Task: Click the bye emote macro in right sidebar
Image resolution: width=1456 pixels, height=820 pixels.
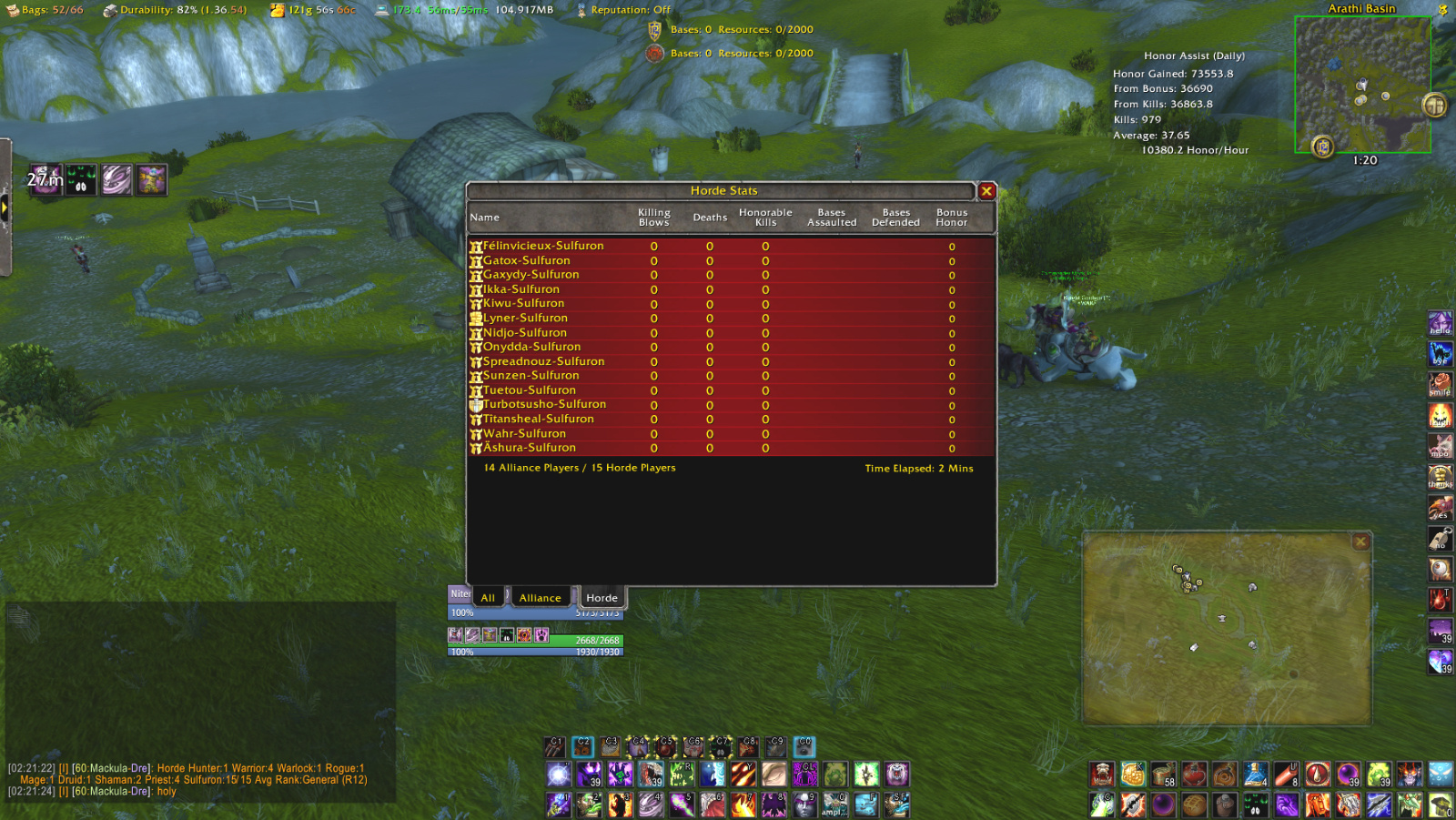Action: point(1441,355)
